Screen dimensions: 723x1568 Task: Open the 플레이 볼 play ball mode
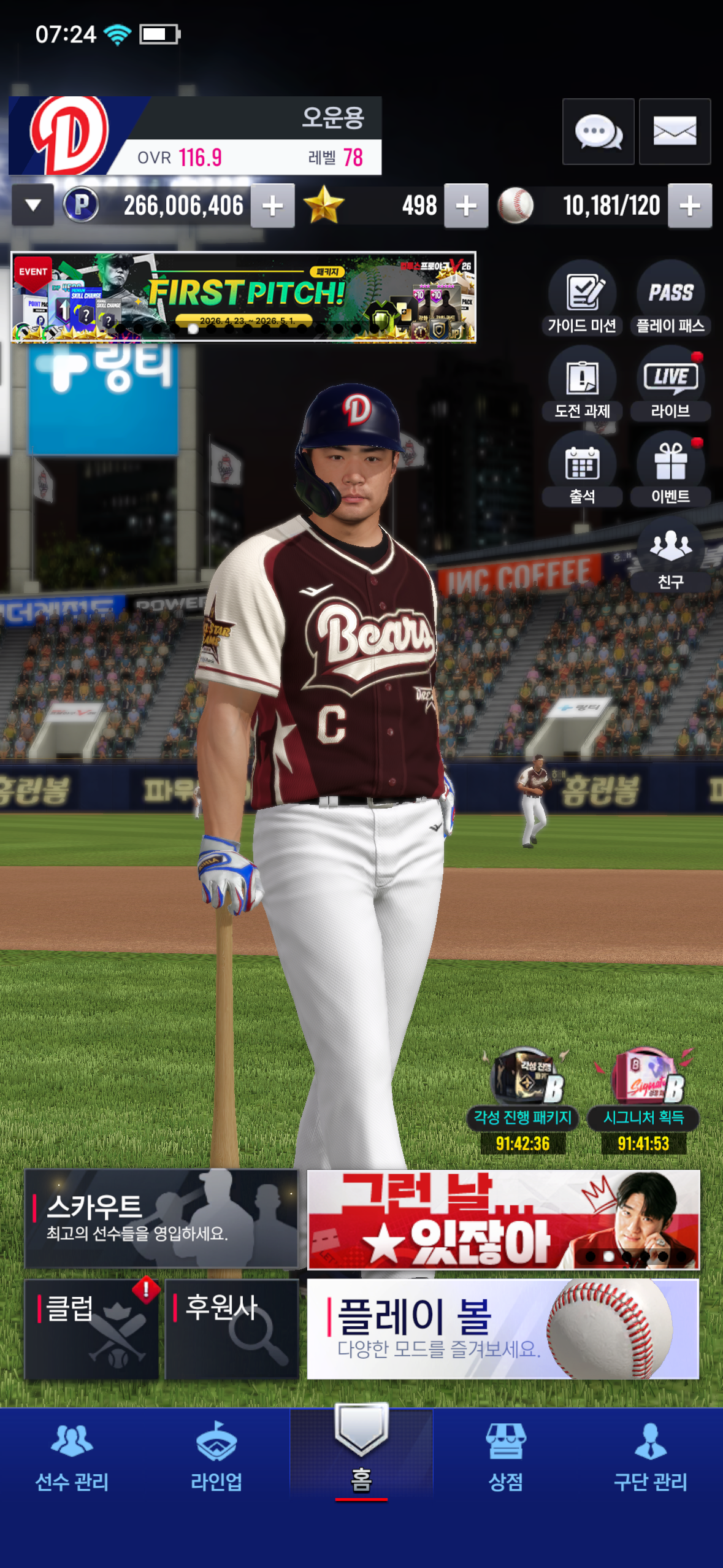pyautogui.click(x=503, y=1329)
